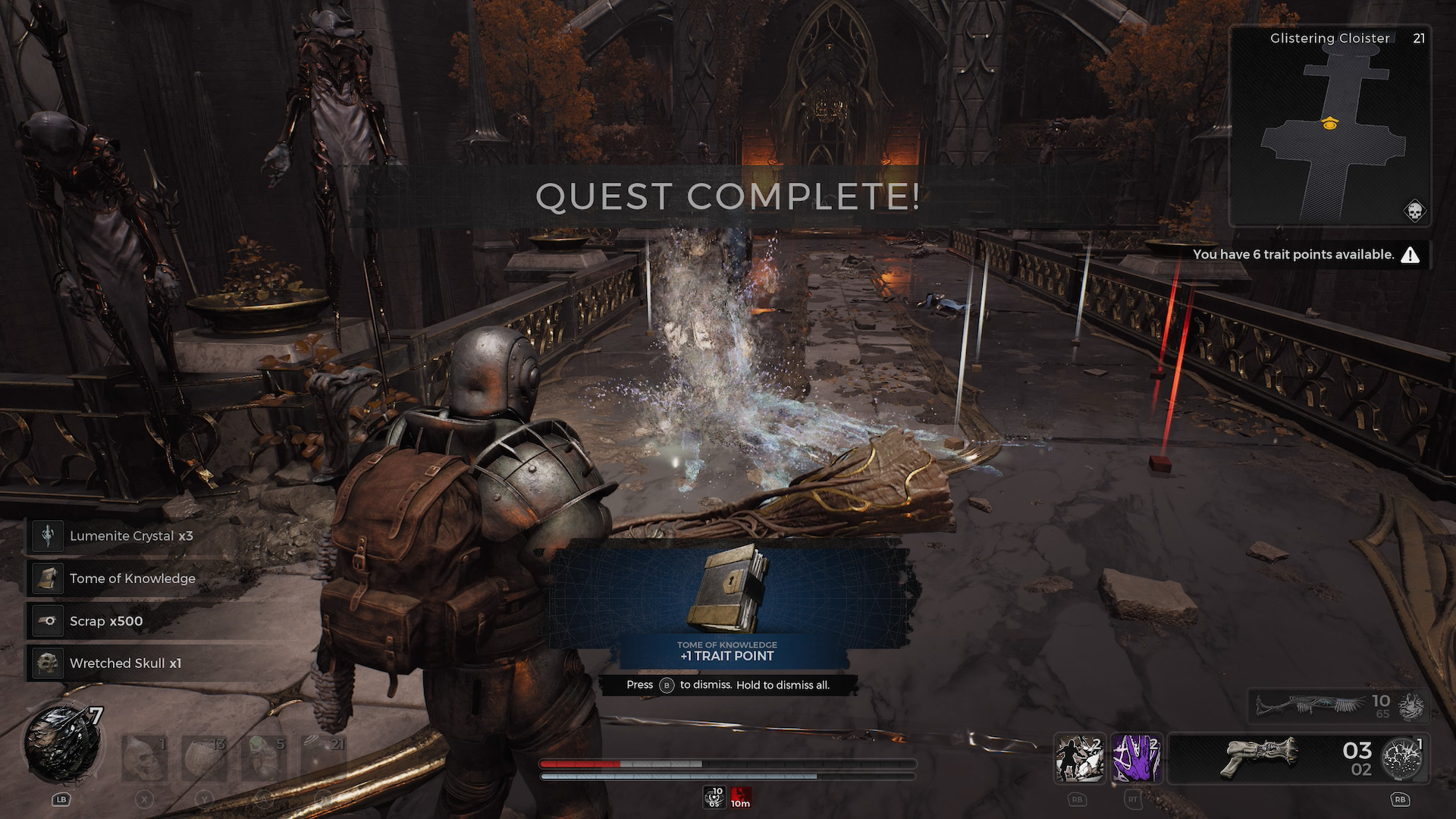Open the trait points available notification
This screenshot has height=819, width=1456.
pos(1304,255)
